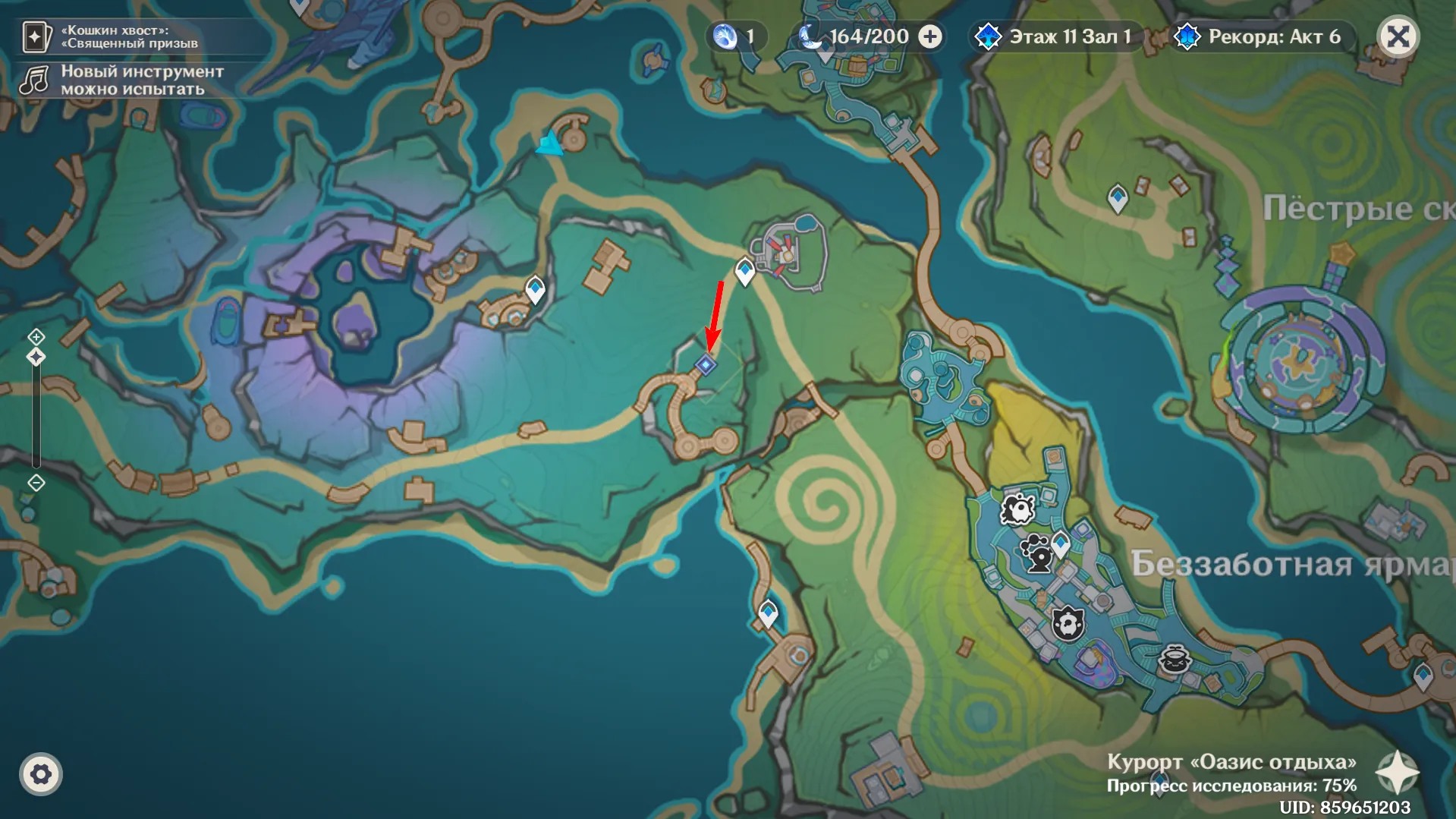Zoom out the map with the minus control
The height and width of the screenshot is (819, 1456).
click(x=36, y=483)
